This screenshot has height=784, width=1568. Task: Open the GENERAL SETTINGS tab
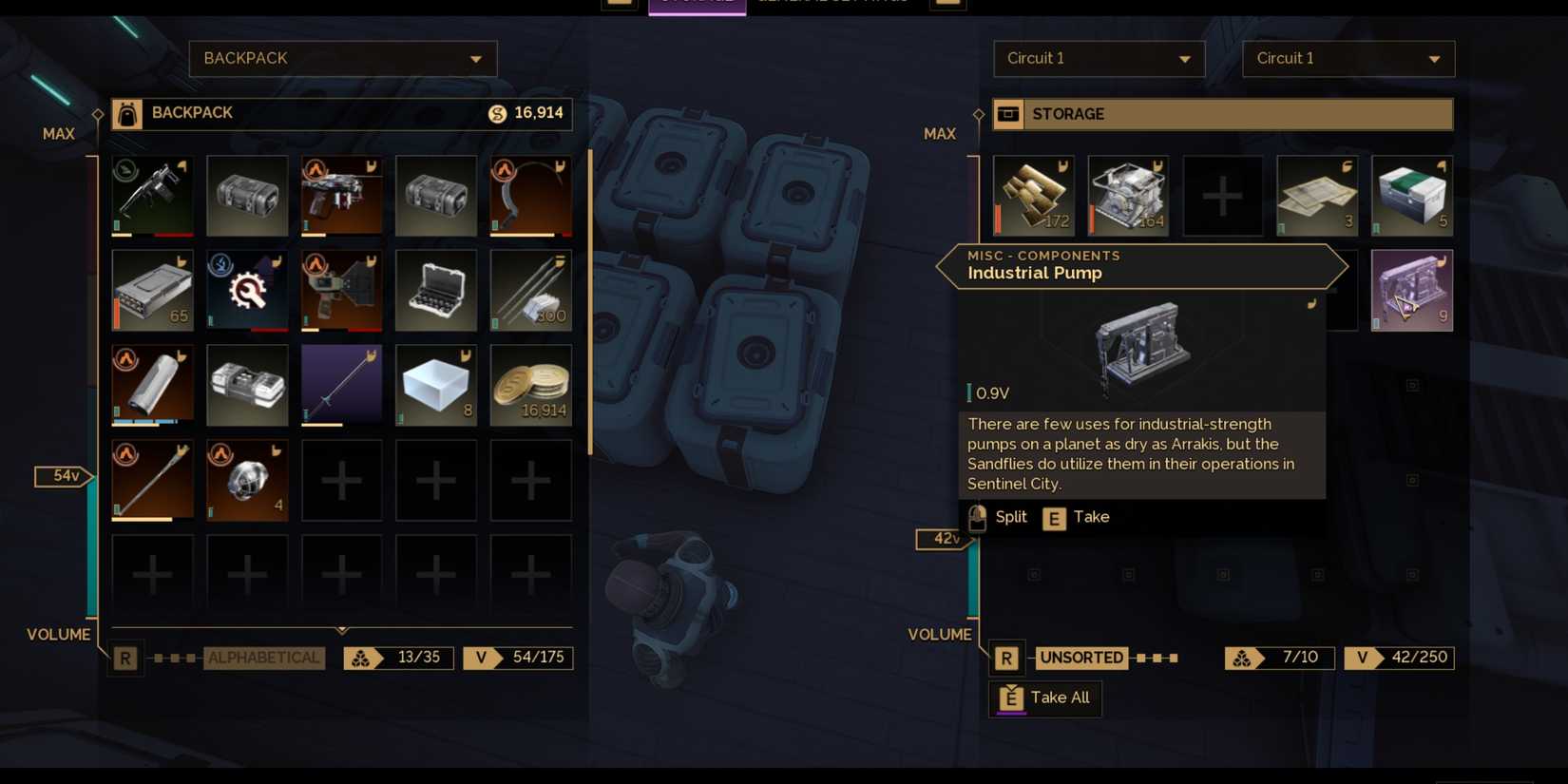[832, 2]
